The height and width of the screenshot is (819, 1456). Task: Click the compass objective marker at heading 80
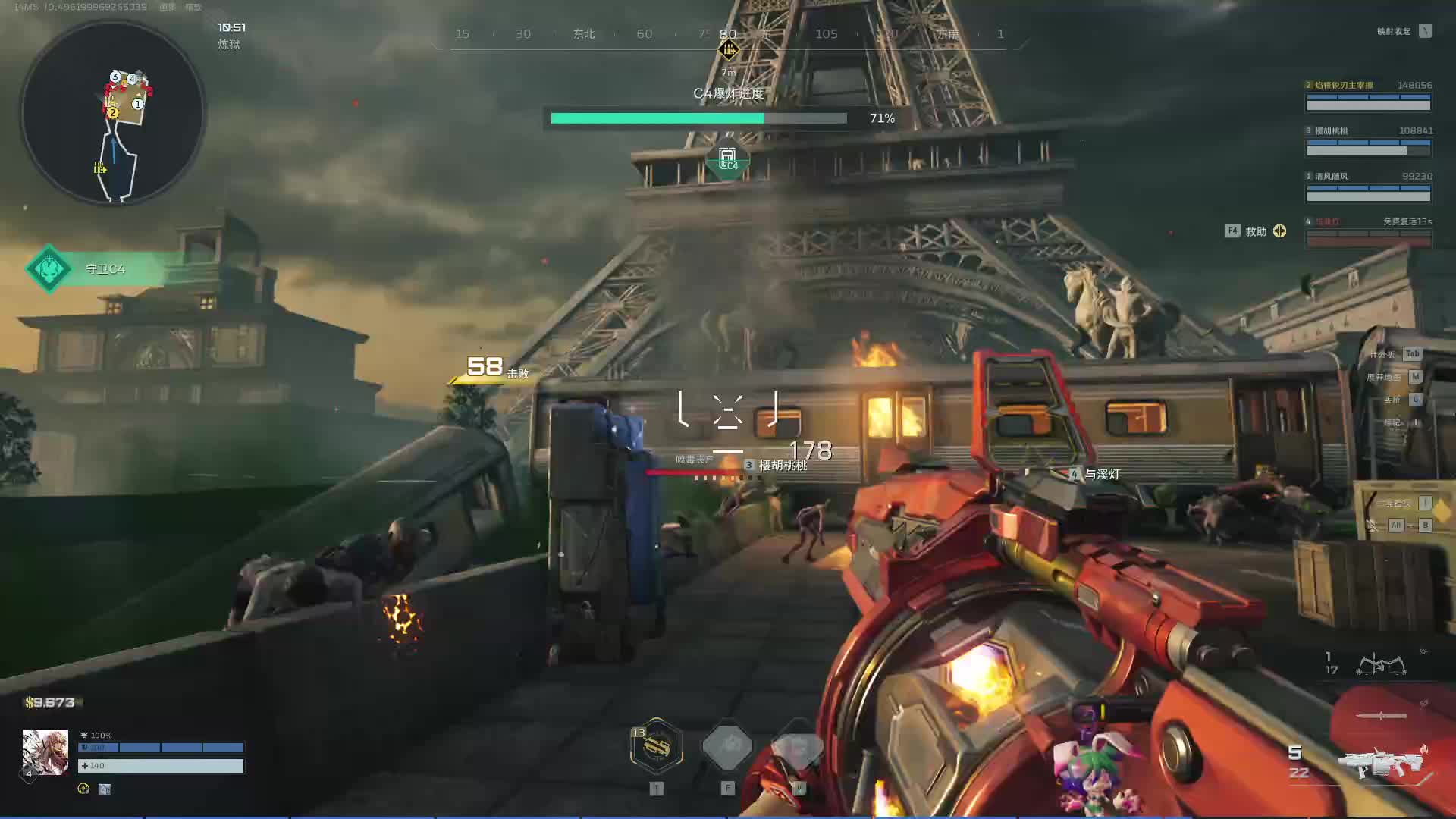pyautogui.click(x=728, y=50)
